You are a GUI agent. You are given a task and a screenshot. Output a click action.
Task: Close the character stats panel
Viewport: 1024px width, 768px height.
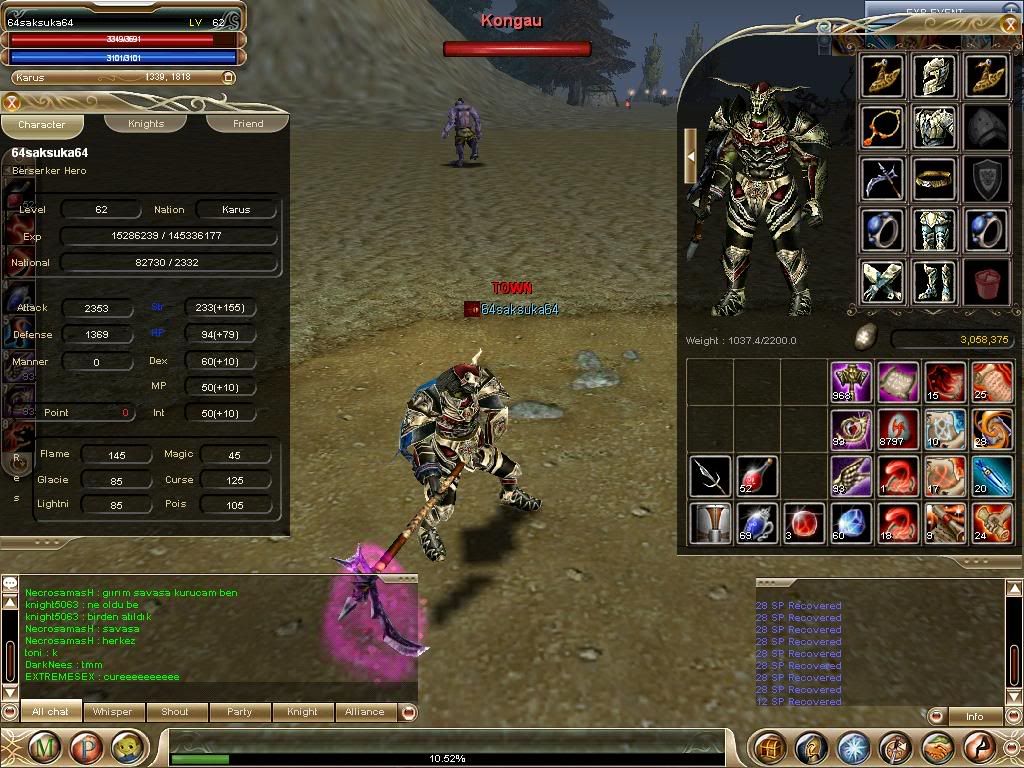click(12, 102)
